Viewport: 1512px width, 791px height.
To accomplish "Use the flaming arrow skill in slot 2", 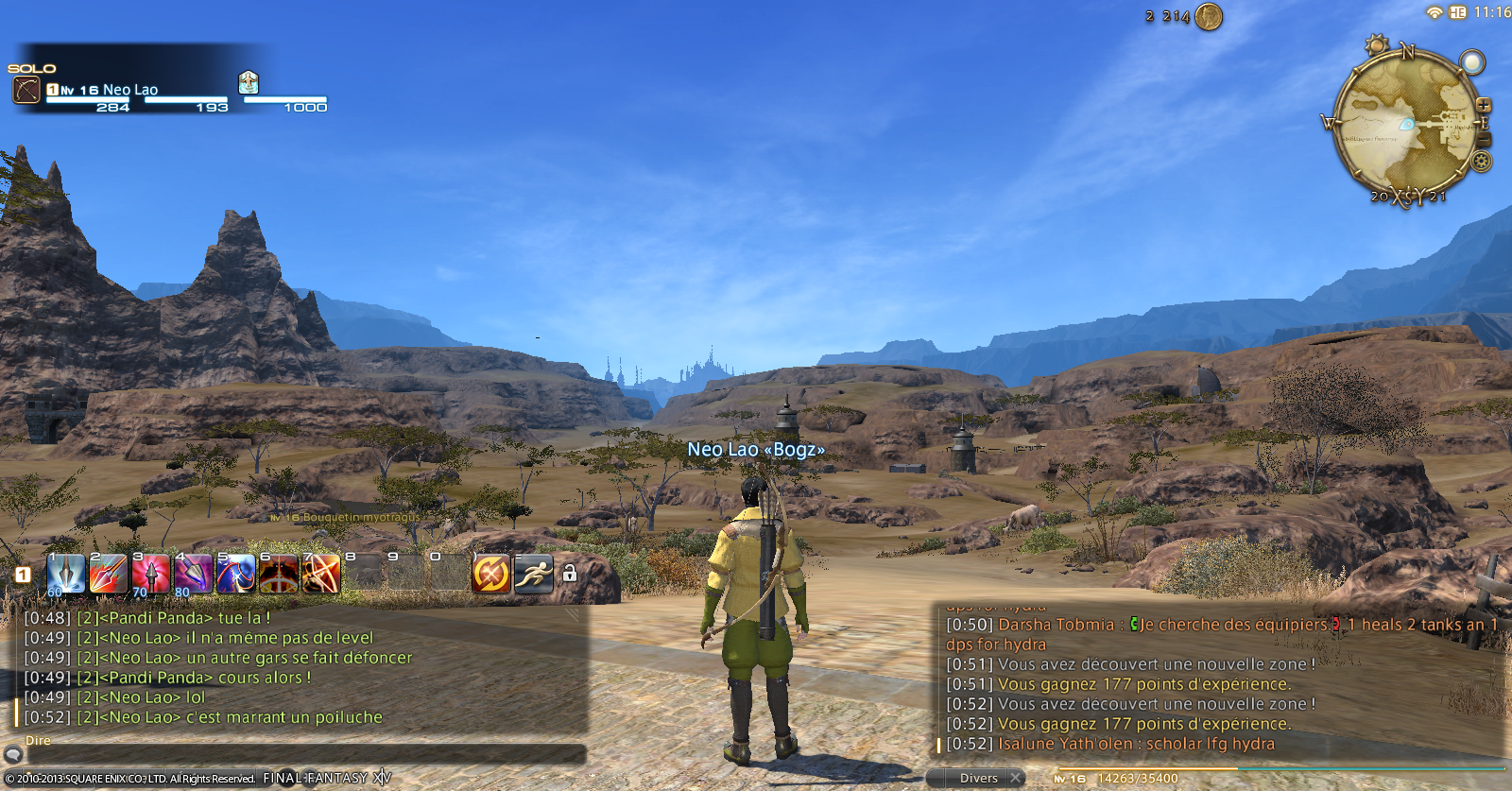I will (x=108, y=574).
